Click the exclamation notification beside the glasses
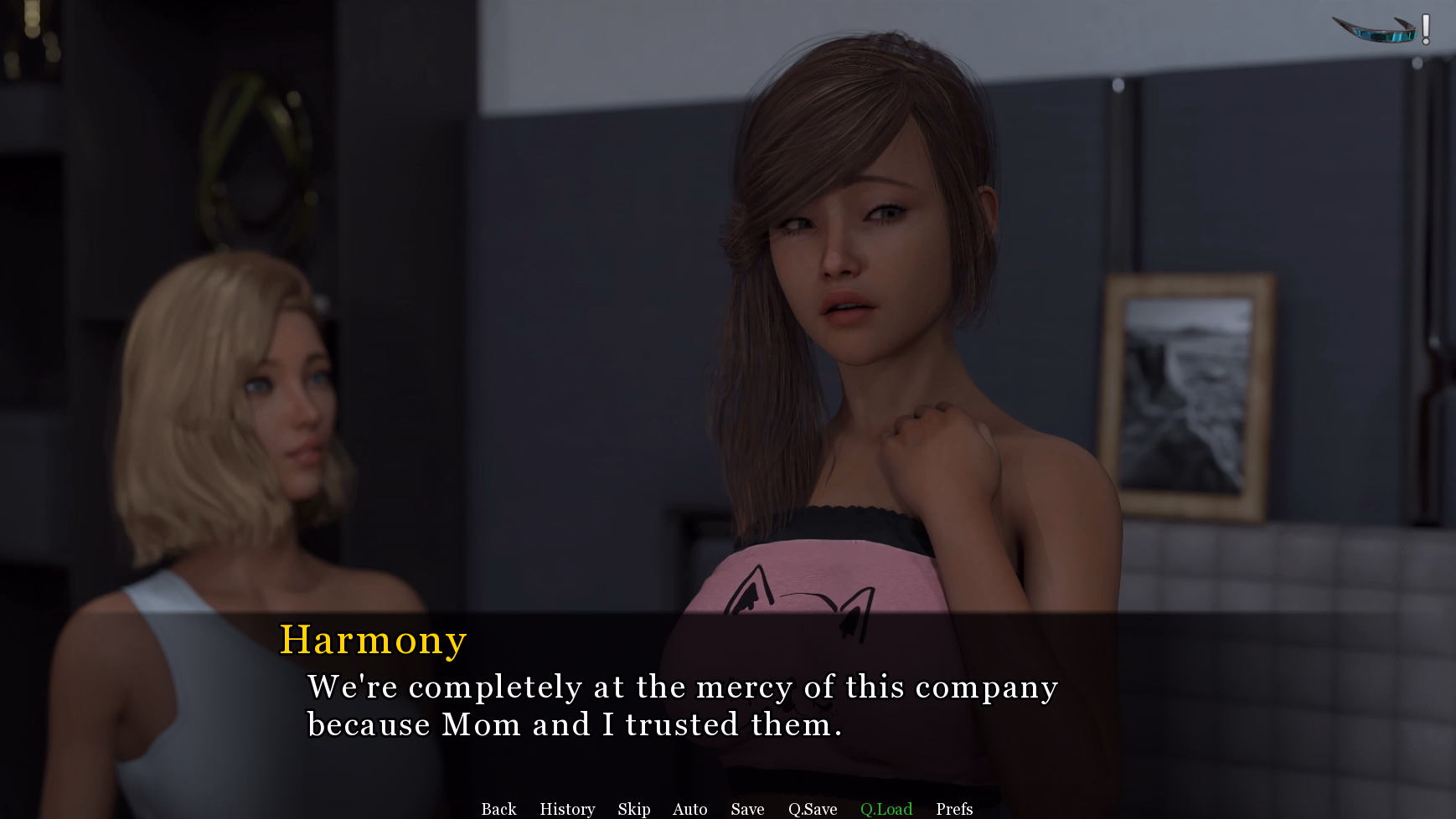Viewport: 1456px width, 819px height. pyautogui.click(x=1423, y=29)
